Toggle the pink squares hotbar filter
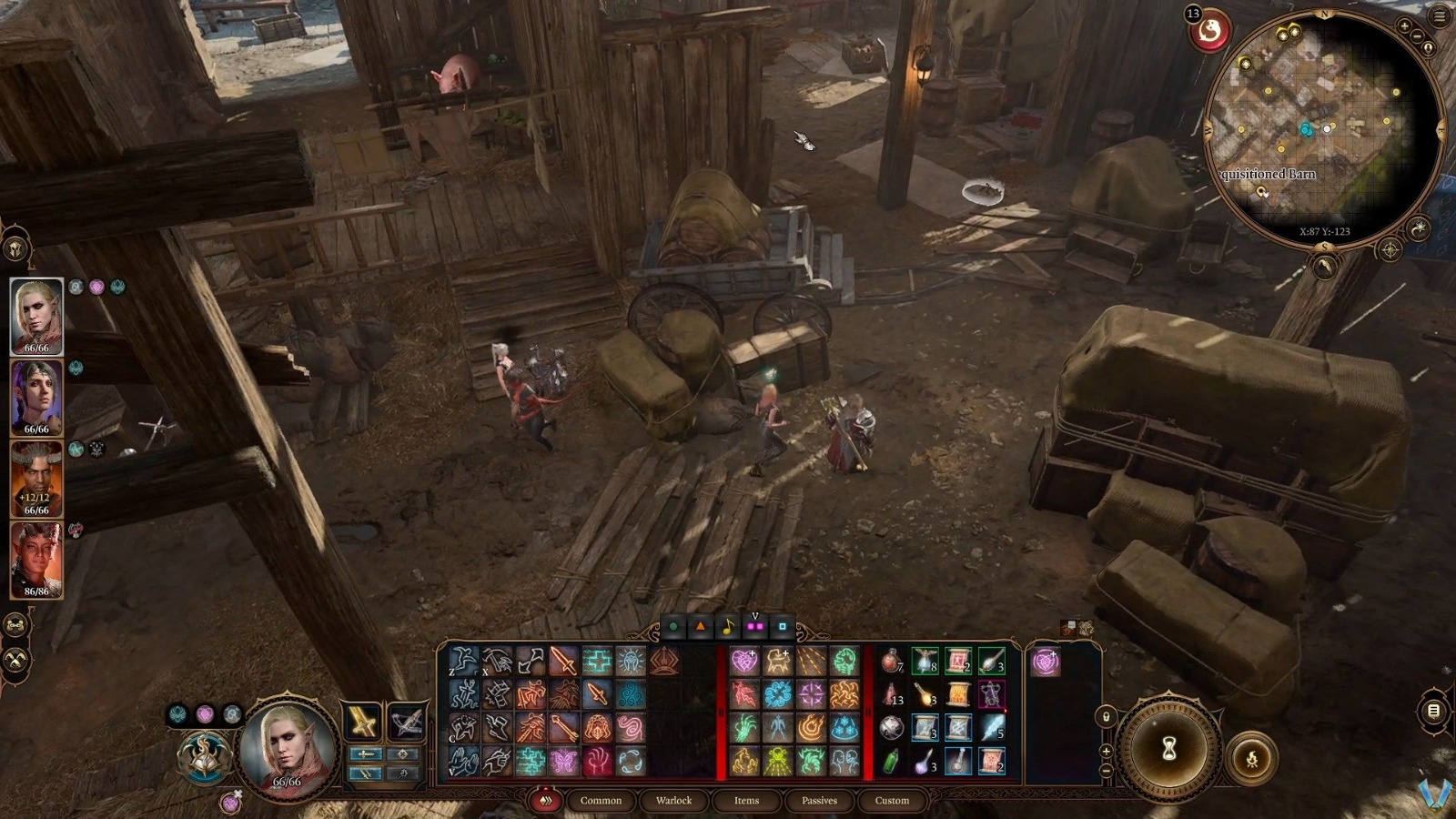This screenshot has height=819, width=1456. tap(754, 625)
